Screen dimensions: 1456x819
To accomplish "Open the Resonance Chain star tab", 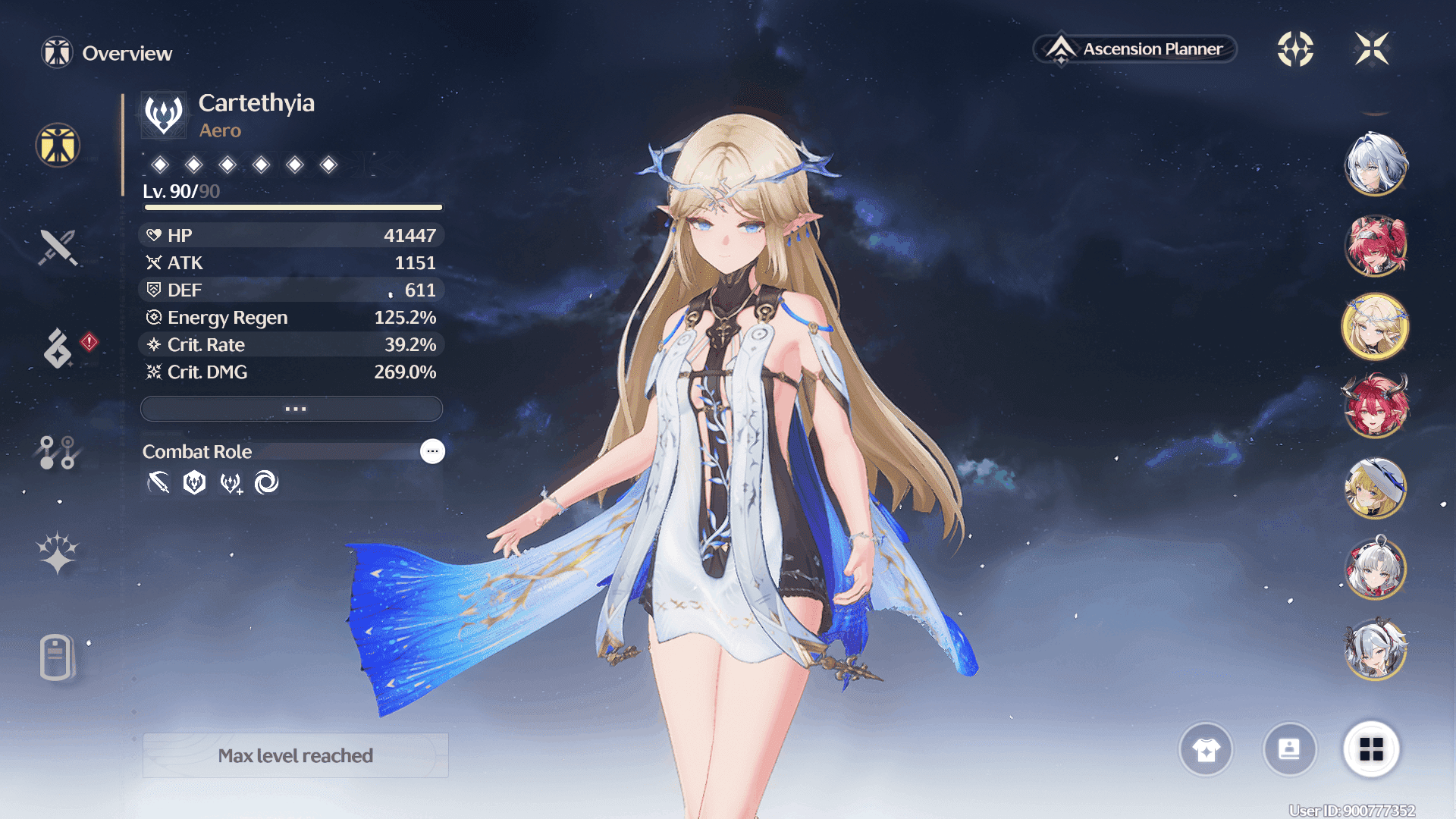I will pos(58,553).
